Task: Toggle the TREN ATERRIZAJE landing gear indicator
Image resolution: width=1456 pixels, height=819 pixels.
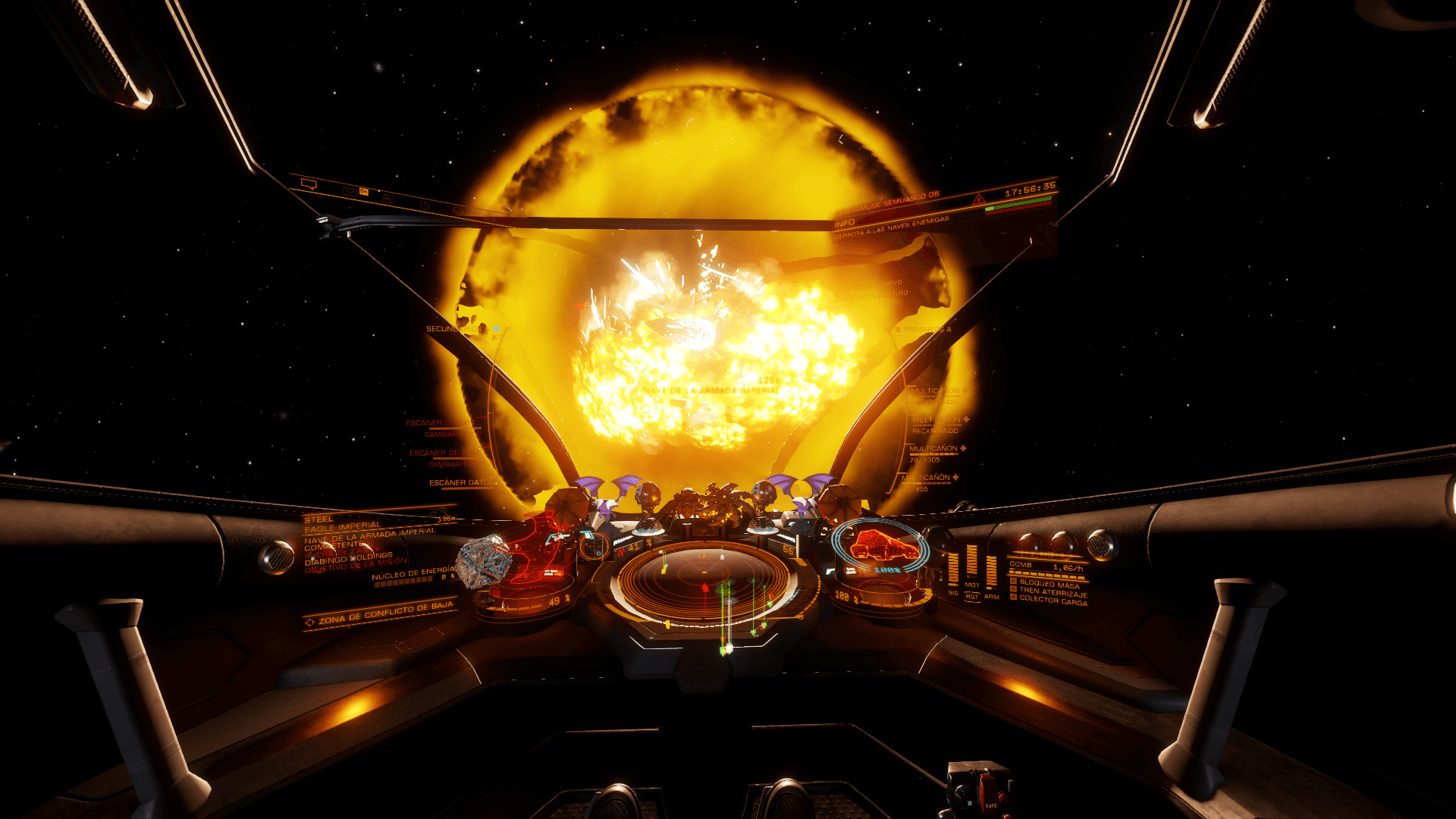Action: coord(1013,589)
